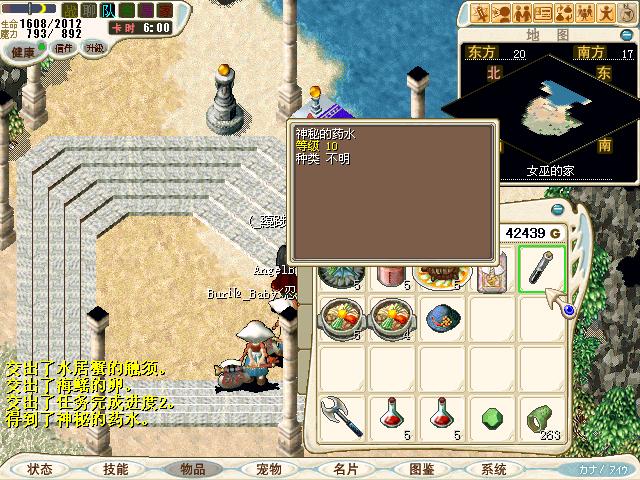Minimize the inventory panel
This screenshot has height=480, width=640.
(x=558, y=209)
